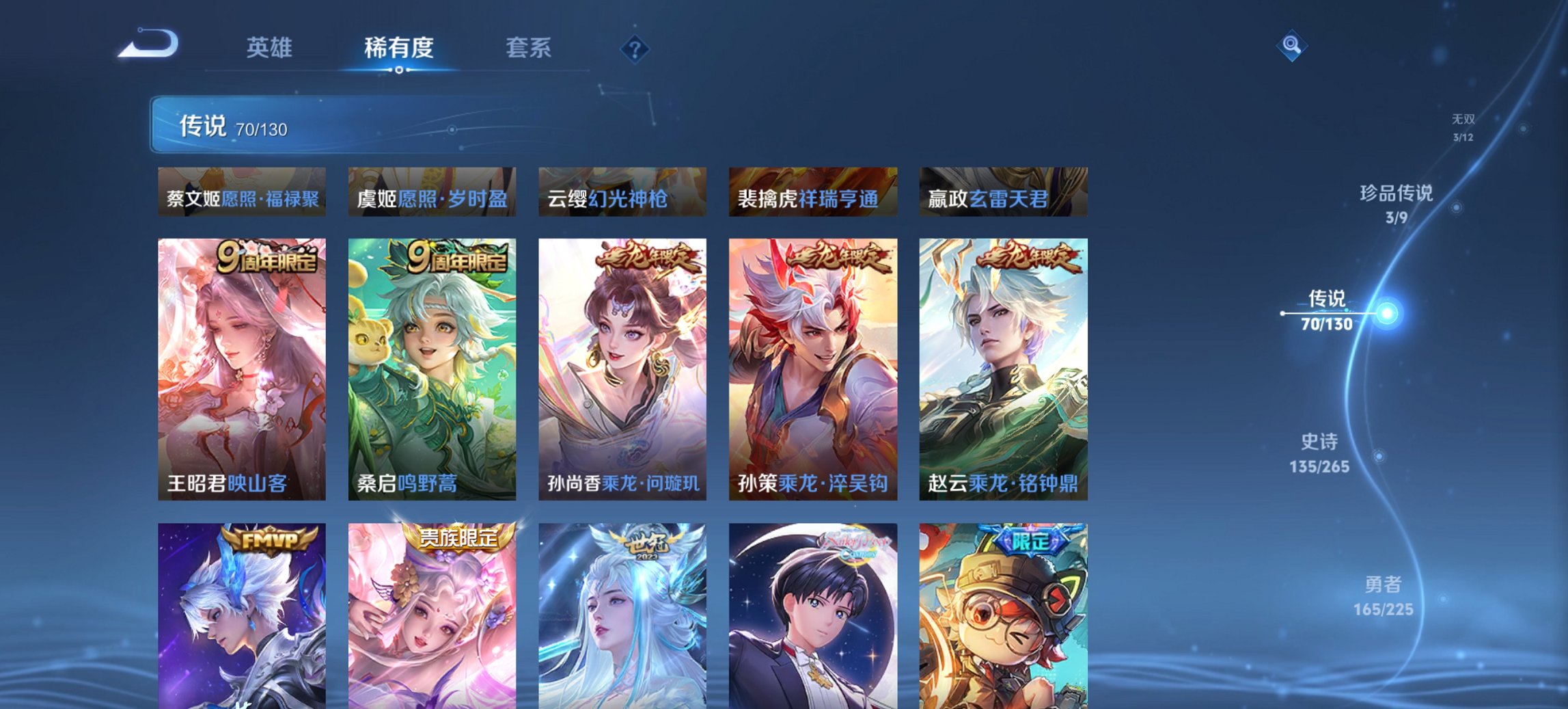This screenshot has height=709, width=1568.
Task: Open the 嬴政玄雷天君 card
Action: pos(1003,195)
